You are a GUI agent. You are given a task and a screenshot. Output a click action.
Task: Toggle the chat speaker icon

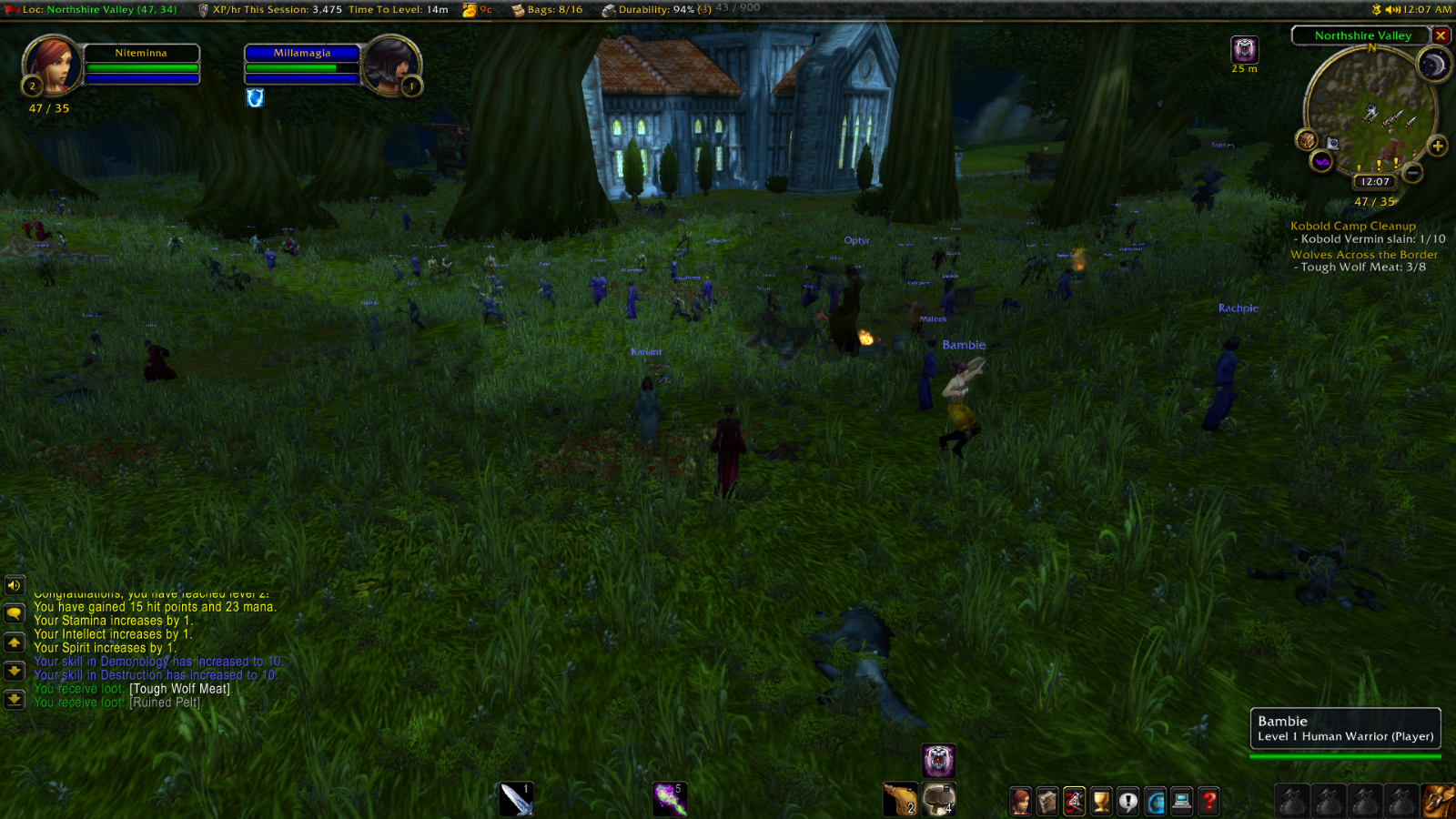pos(14,585)
